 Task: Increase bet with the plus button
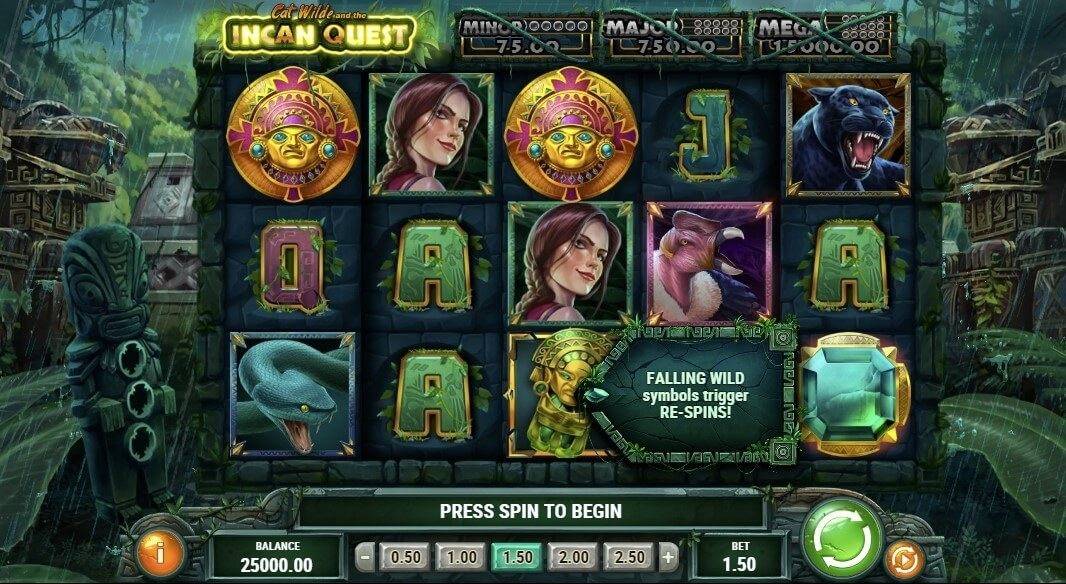click(668, 557)
